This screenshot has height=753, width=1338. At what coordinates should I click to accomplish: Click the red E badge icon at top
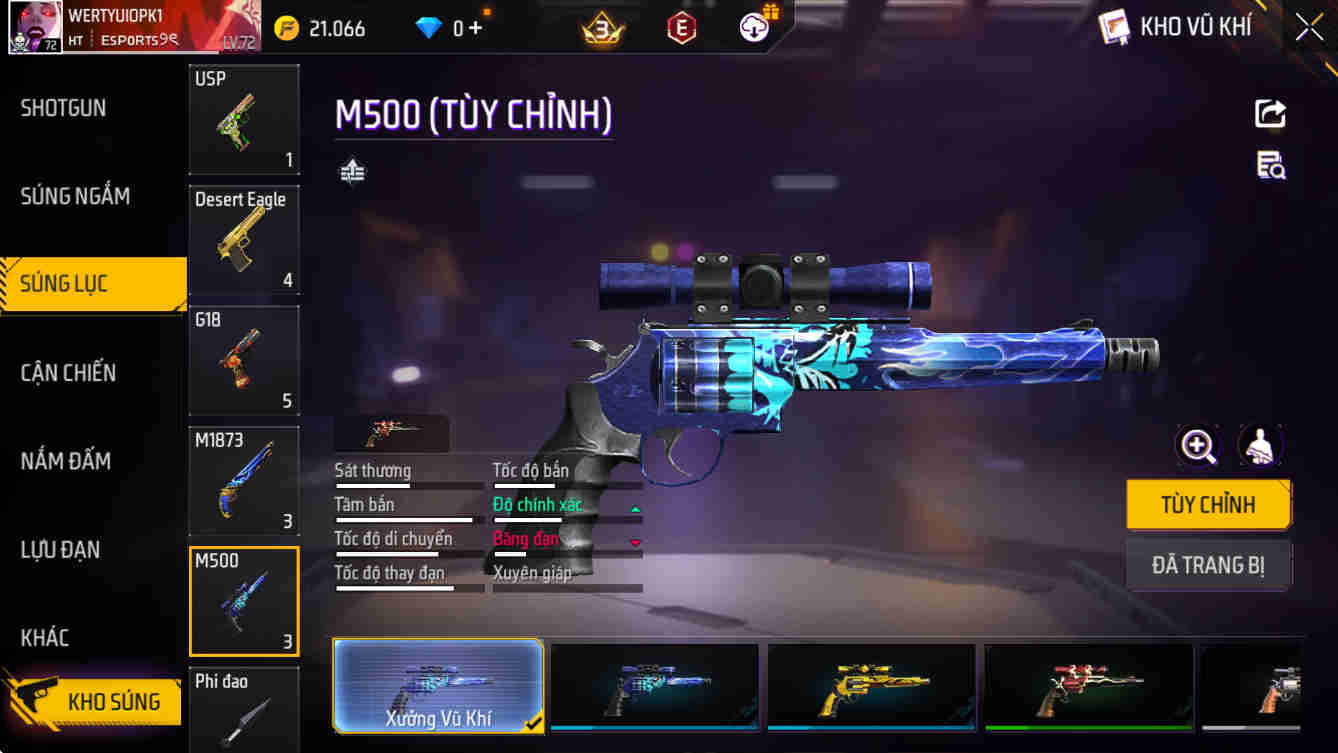683,27
